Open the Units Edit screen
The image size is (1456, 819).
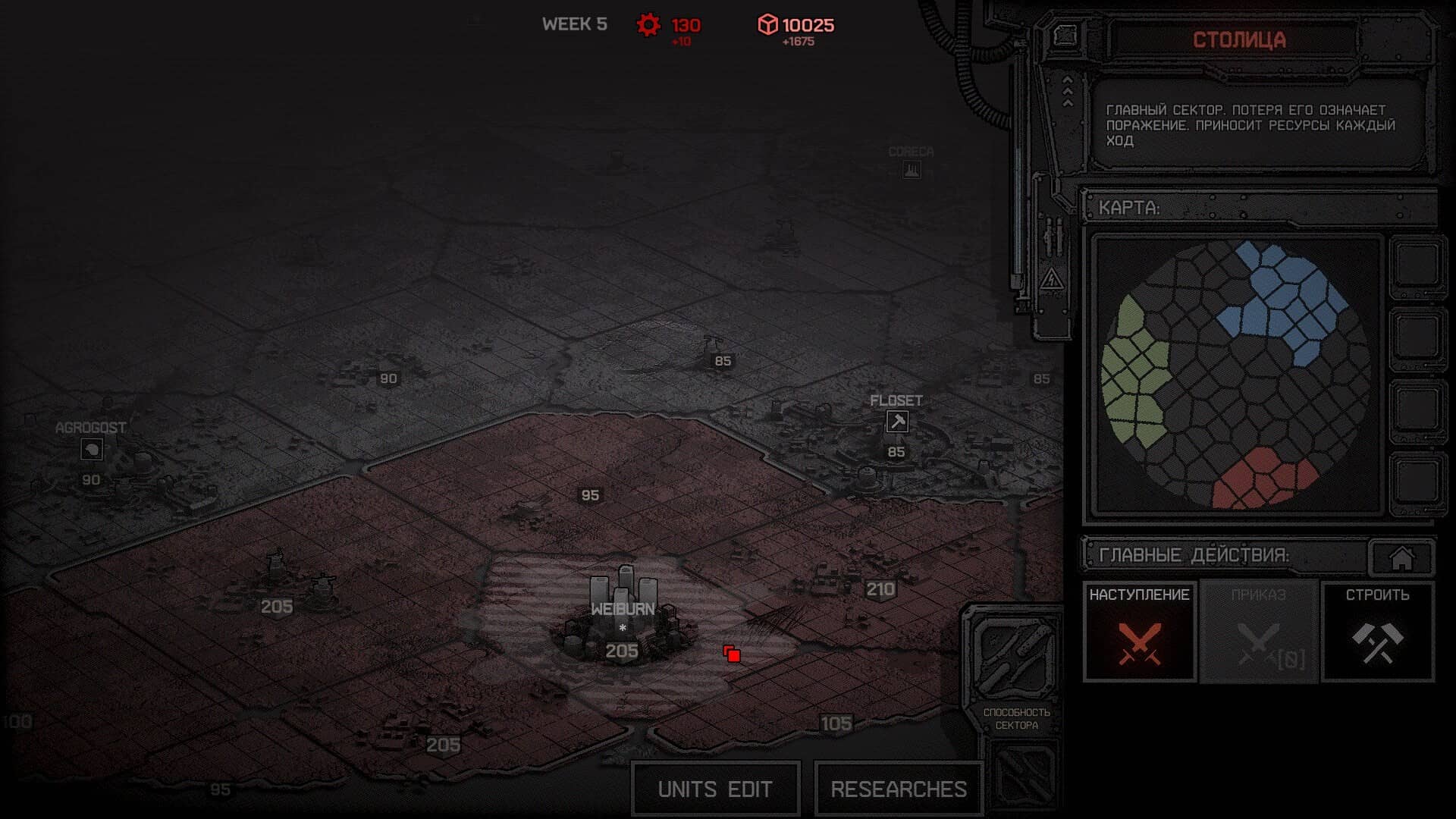715,789
